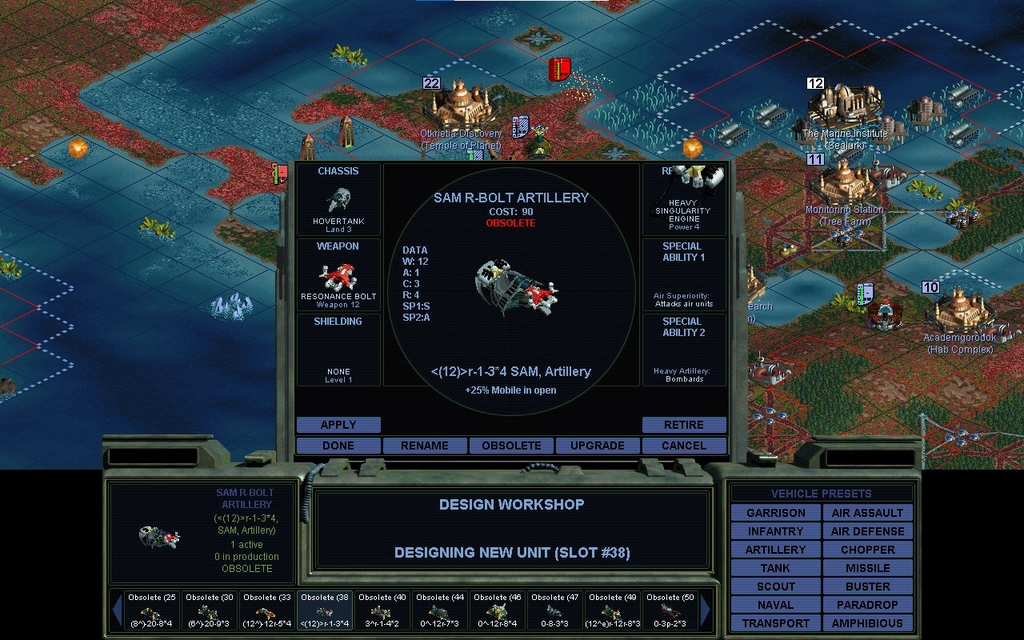The image size is (1024, 640).
Task: Pick the Chopper vehicle preset
Action: coord(867,550)
